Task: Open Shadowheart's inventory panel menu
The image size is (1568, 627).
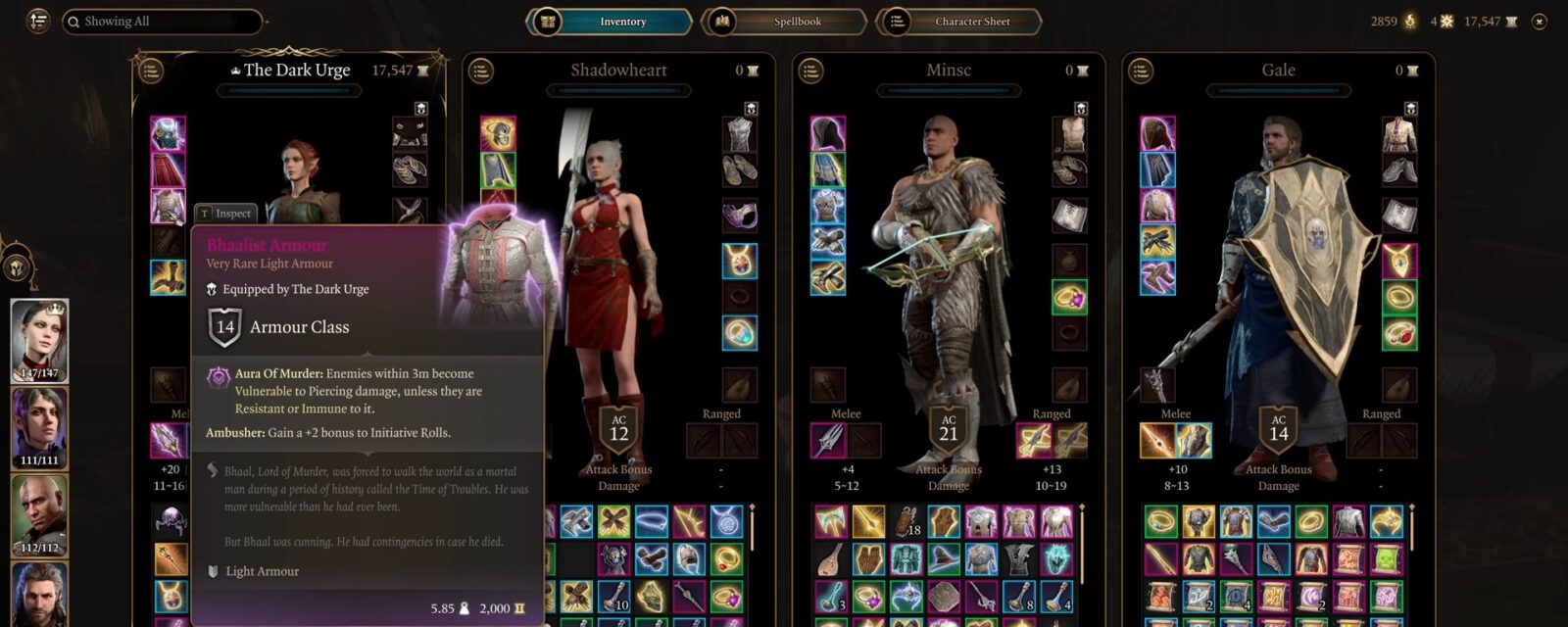Action: coord(480,71)
